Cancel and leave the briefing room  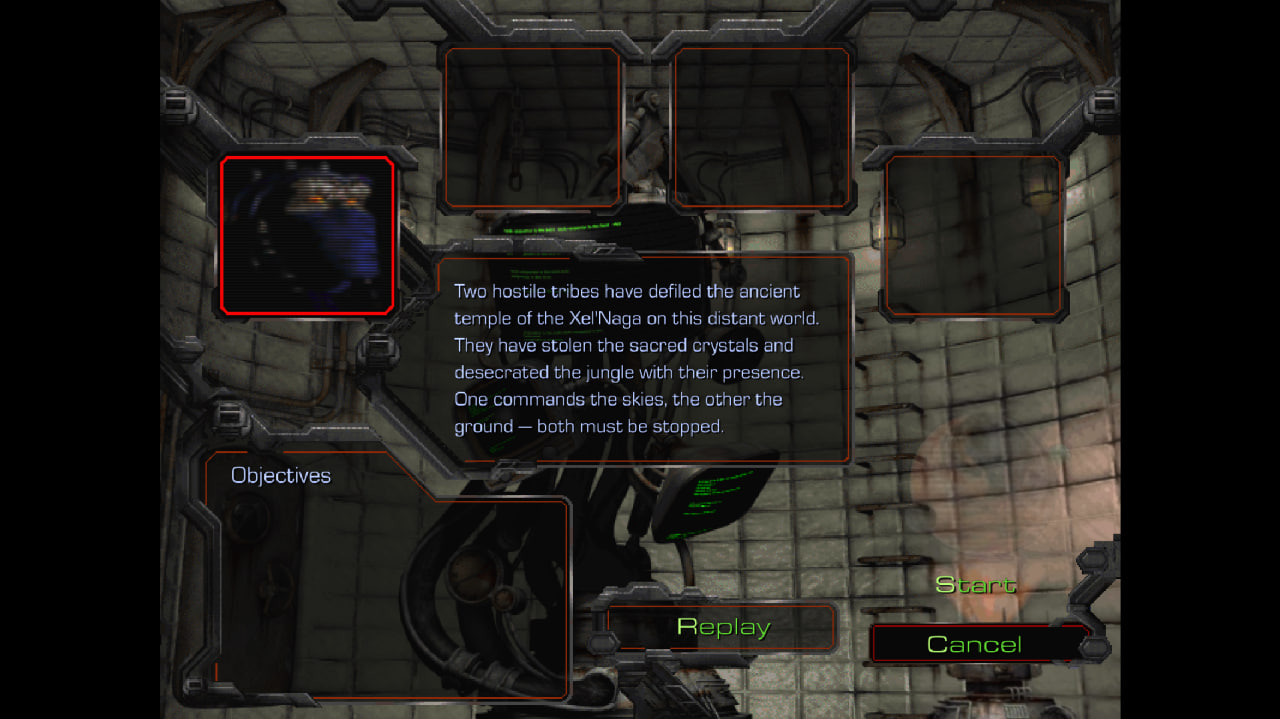[x=975, y=644]
